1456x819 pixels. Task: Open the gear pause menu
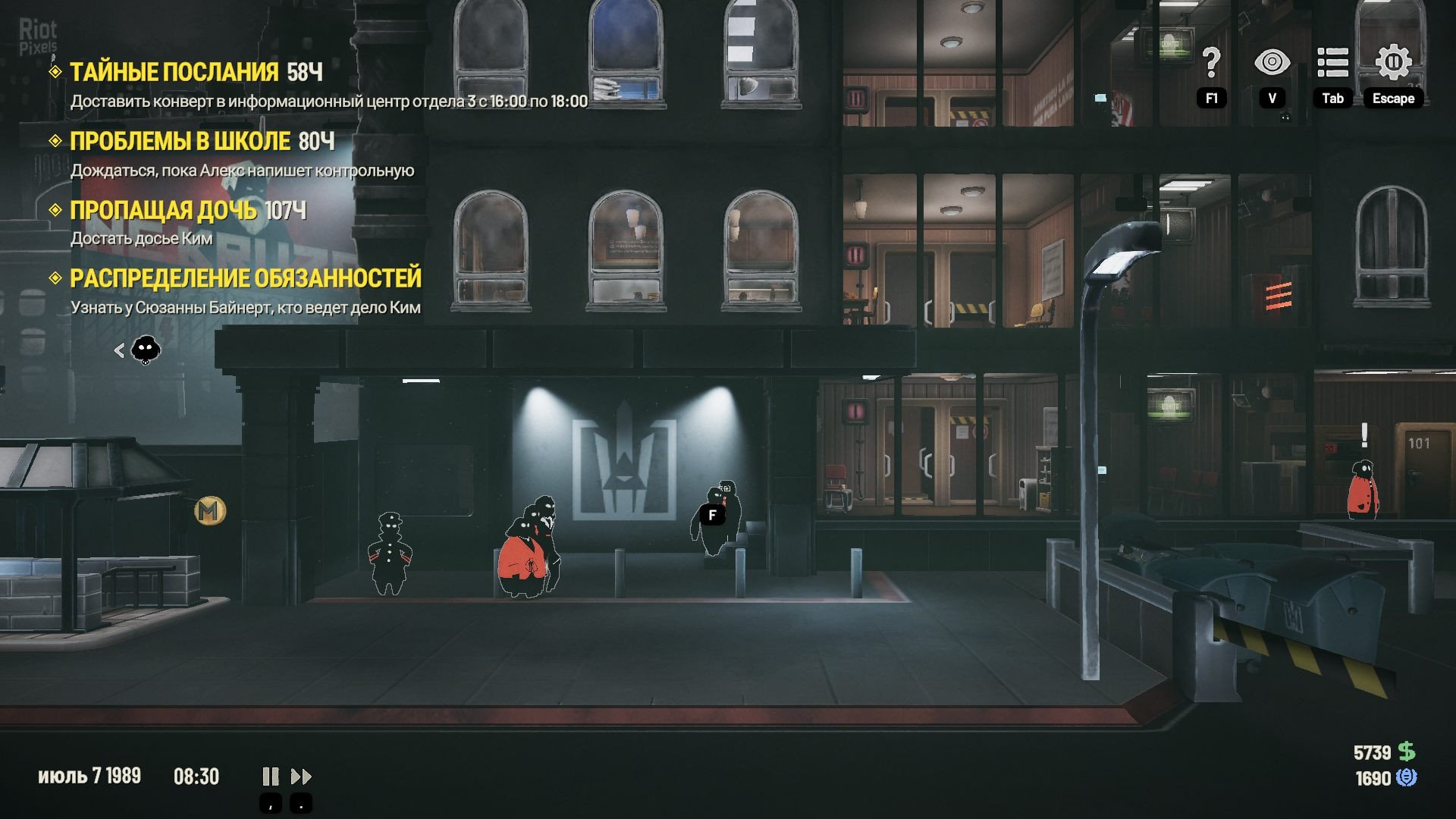click(1393, 63)
